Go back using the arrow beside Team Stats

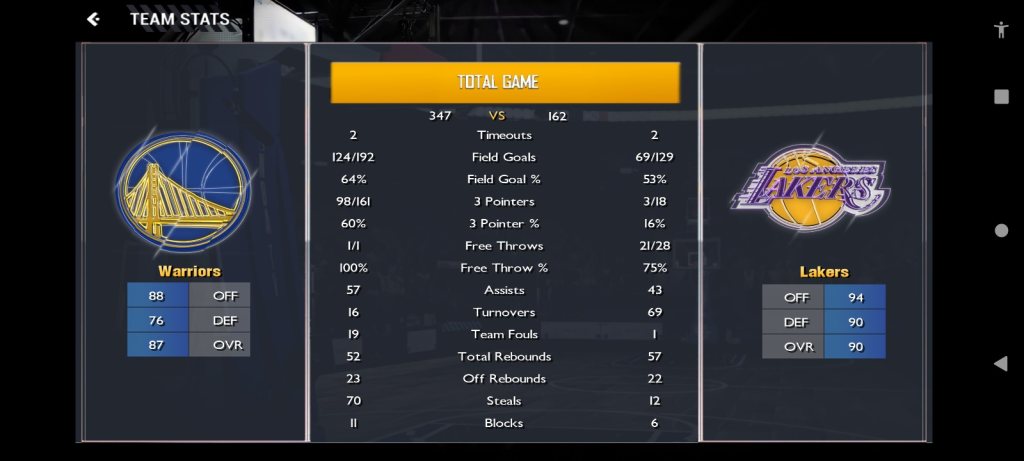(x=93, y=19)
